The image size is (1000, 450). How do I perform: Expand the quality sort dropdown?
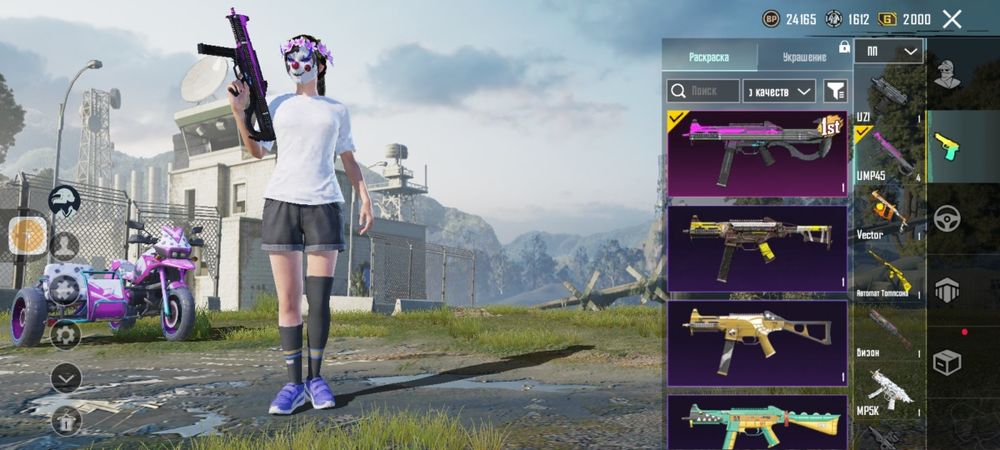(780, 91)
